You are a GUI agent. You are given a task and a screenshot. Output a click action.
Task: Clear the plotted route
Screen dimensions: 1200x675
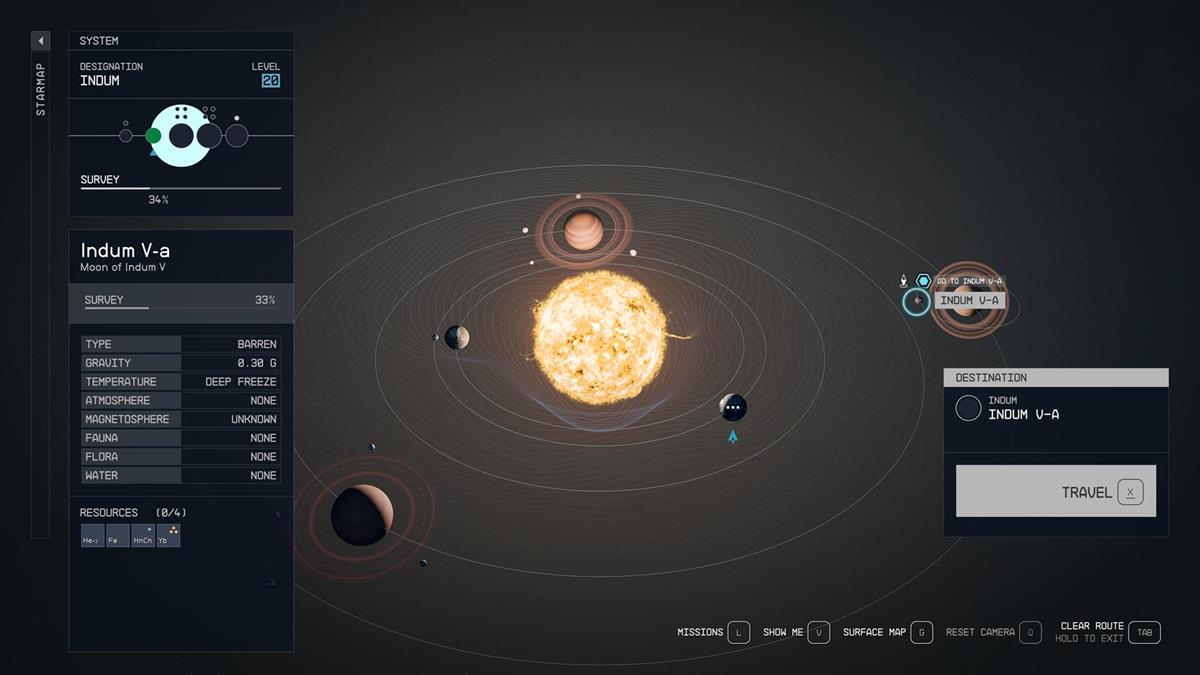click(x=1144, y=632)
